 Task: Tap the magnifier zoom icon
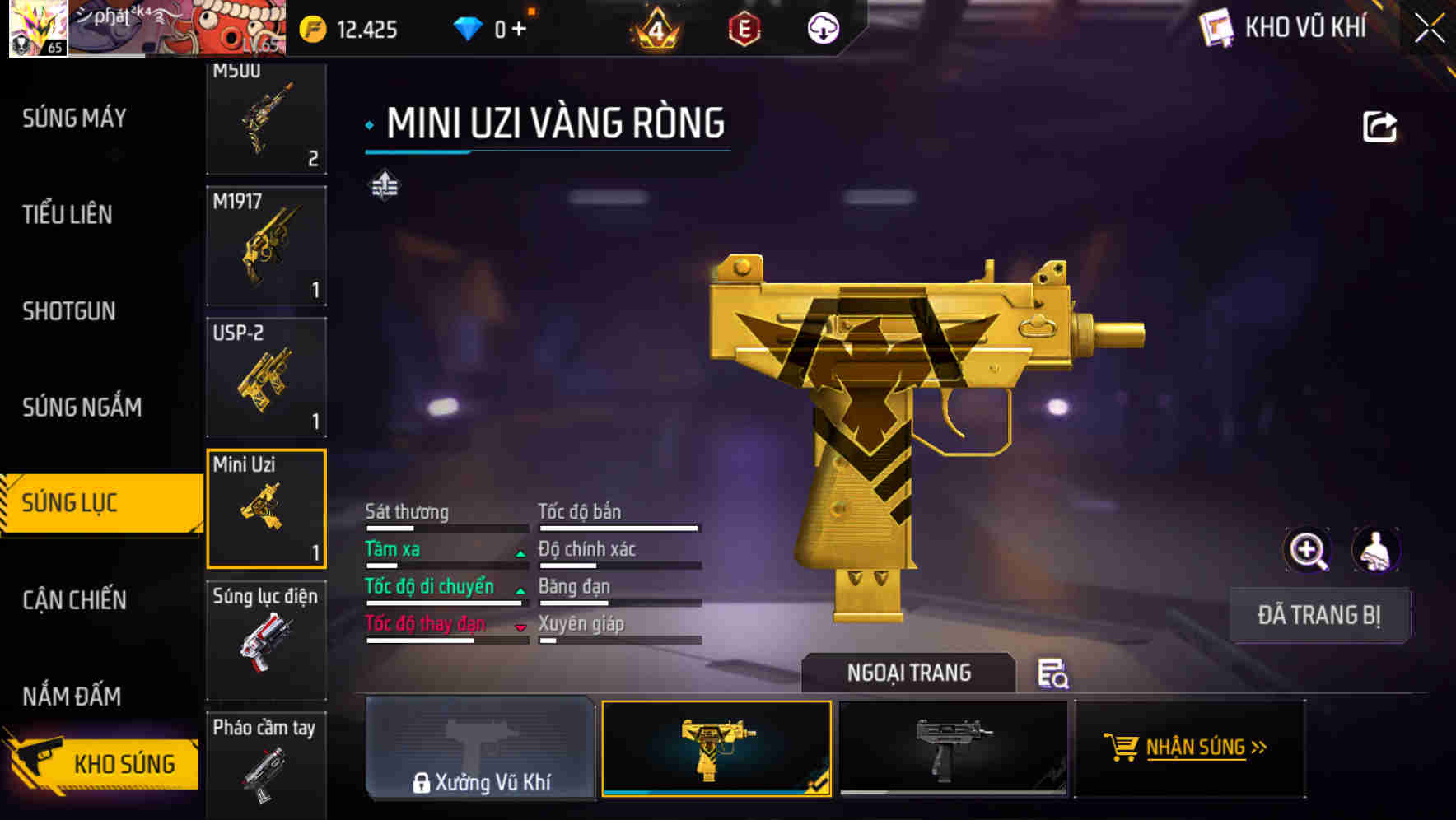tap(1308, 550)
